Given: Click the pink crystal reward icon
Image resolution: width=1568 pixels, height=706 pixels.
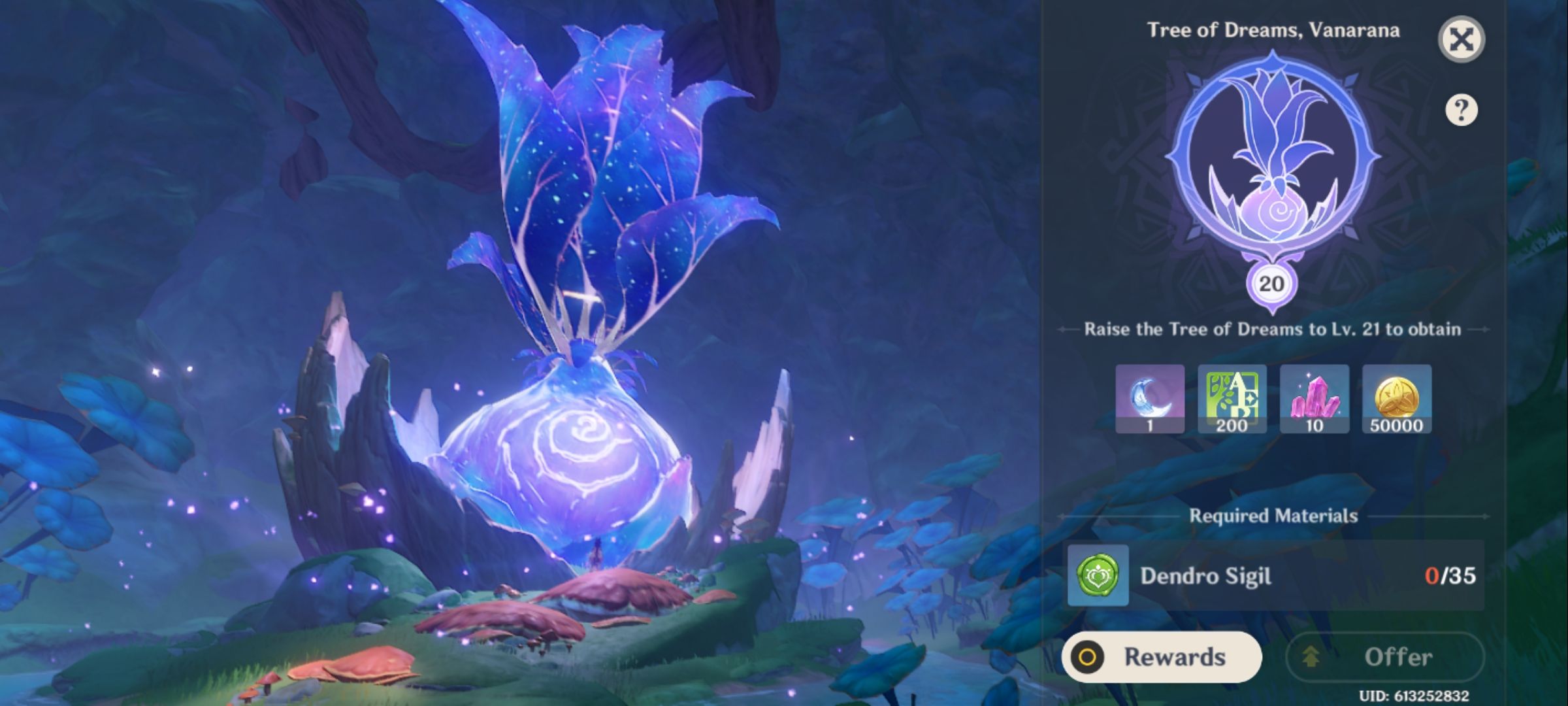Looking at the screenshot, I should coord(1315,399).
